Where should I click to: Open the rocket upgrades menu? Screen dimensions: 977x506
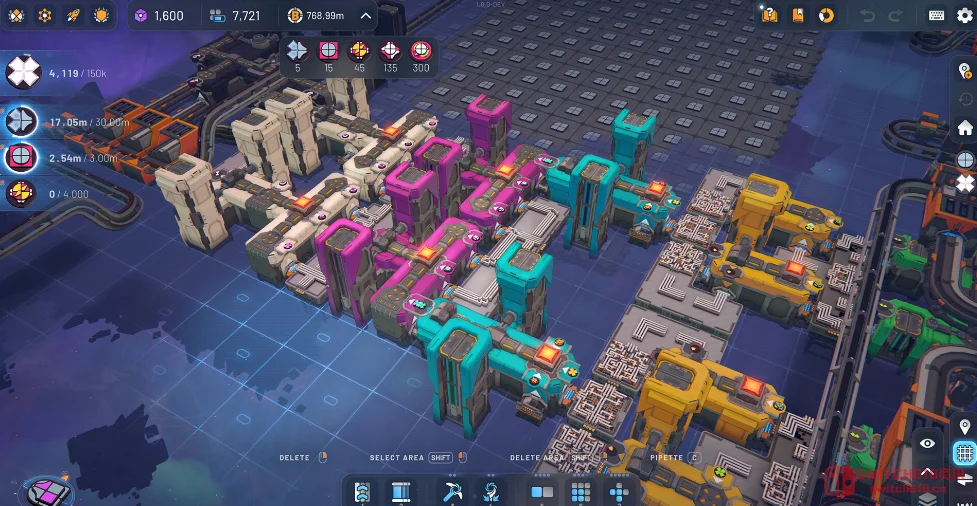pos(73,15)
